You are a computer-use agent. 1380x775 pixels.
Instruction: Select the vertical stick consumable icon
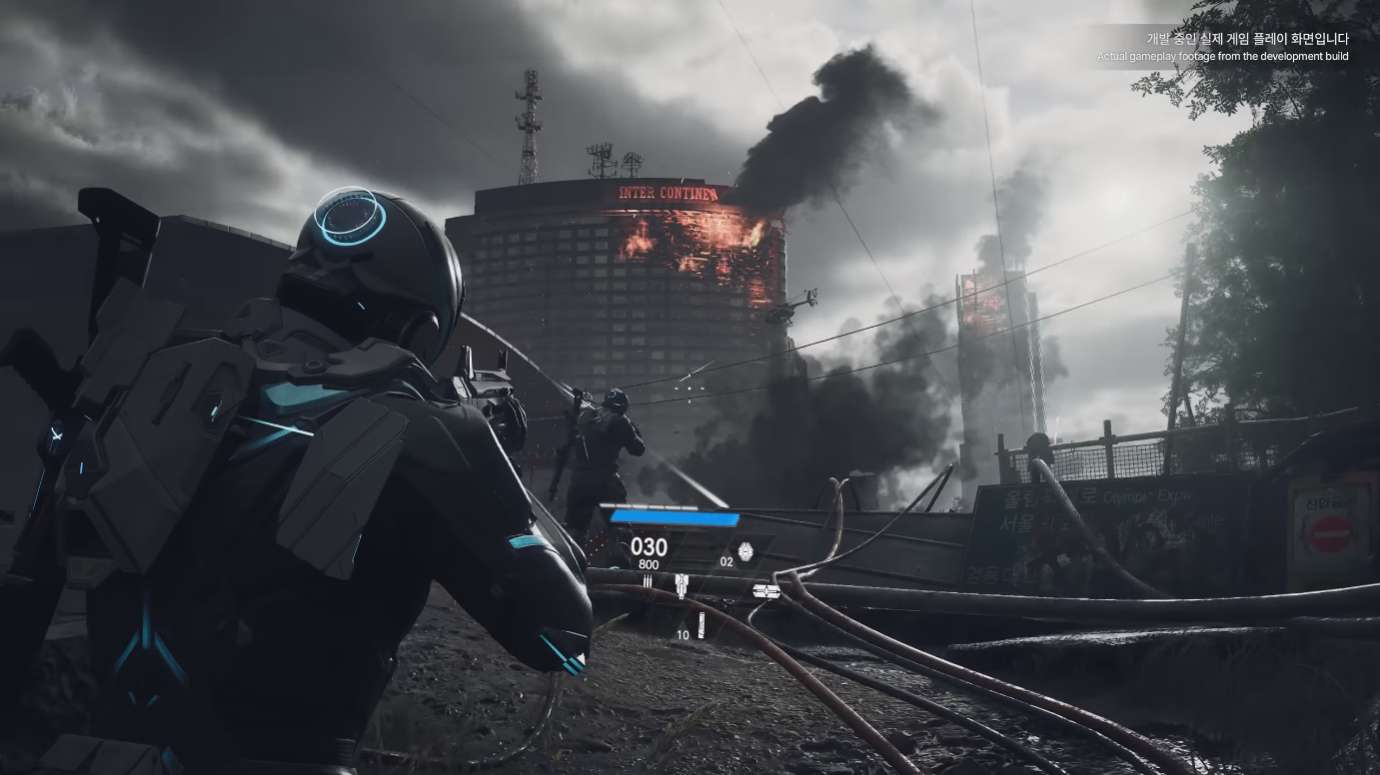(x=701, y=627)
